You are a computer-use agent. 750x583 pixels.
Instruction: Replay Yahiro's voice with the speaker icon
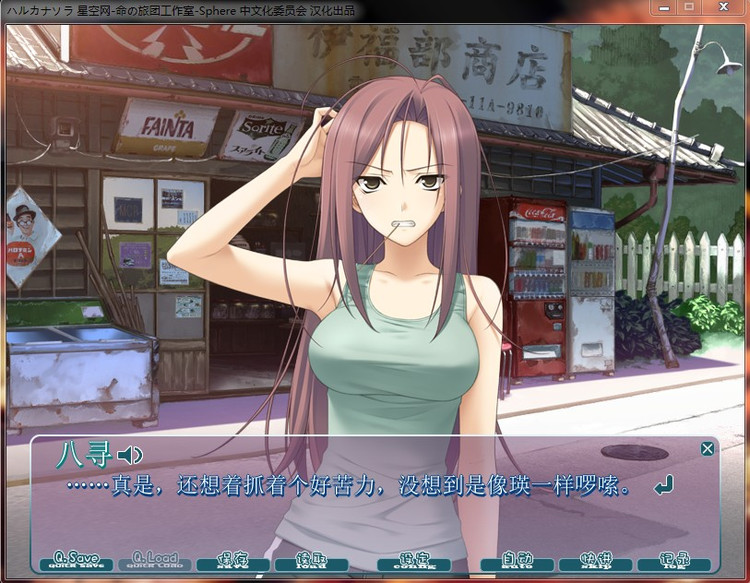pyautogui.click(x=130, y=456)
